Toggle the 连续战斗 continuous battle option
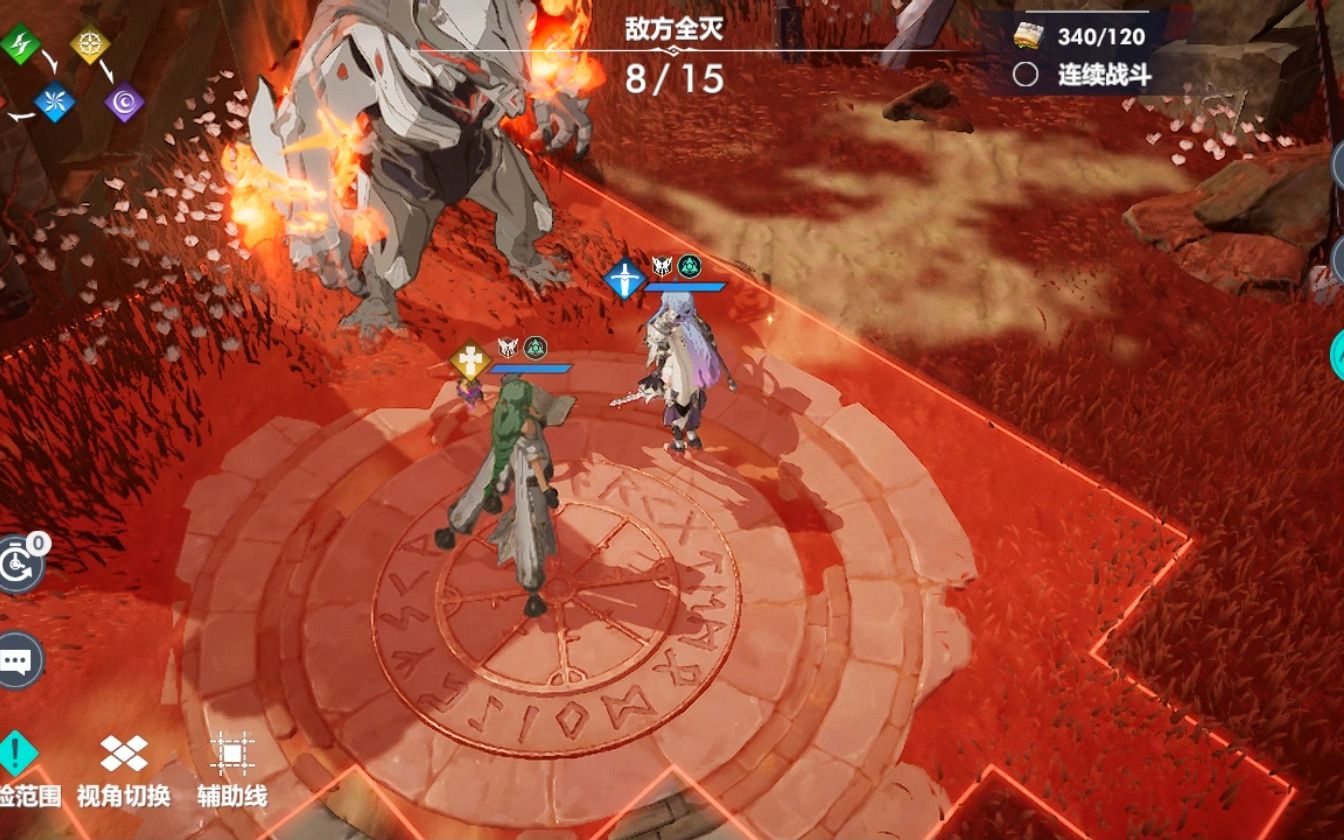 (x=1025, y=75)
